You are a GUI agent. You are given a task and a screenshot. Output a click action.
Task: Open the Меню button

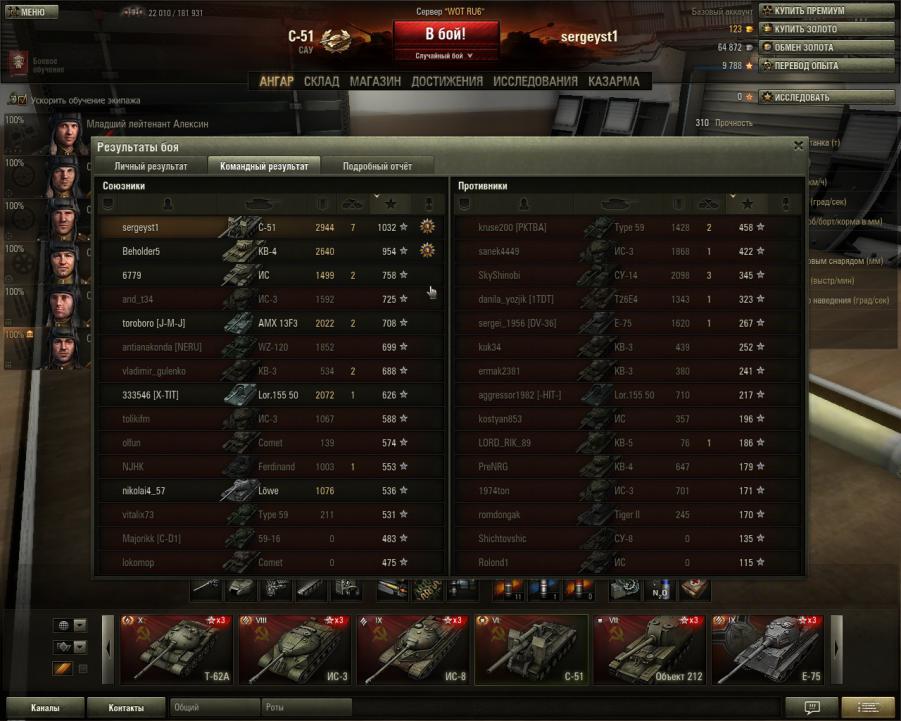coord(27,12)
